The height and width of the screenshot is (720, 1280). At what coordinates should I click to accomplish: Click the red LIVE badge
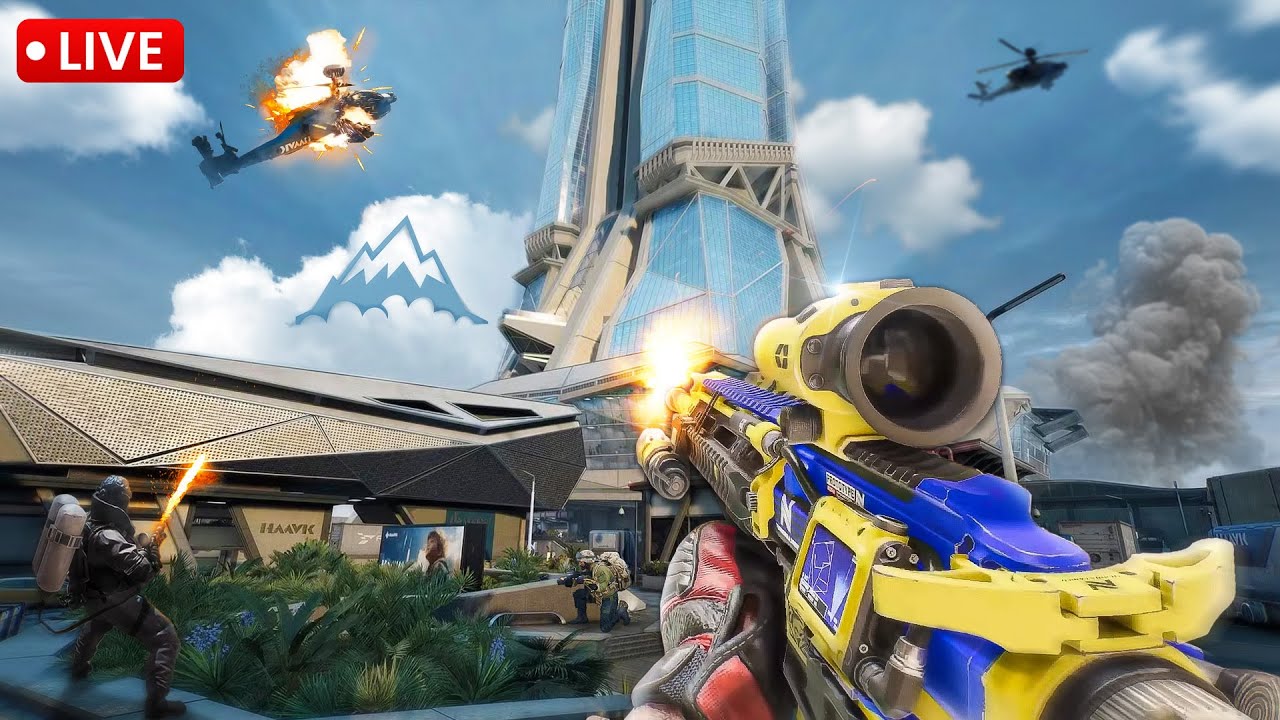pos(100,50)
